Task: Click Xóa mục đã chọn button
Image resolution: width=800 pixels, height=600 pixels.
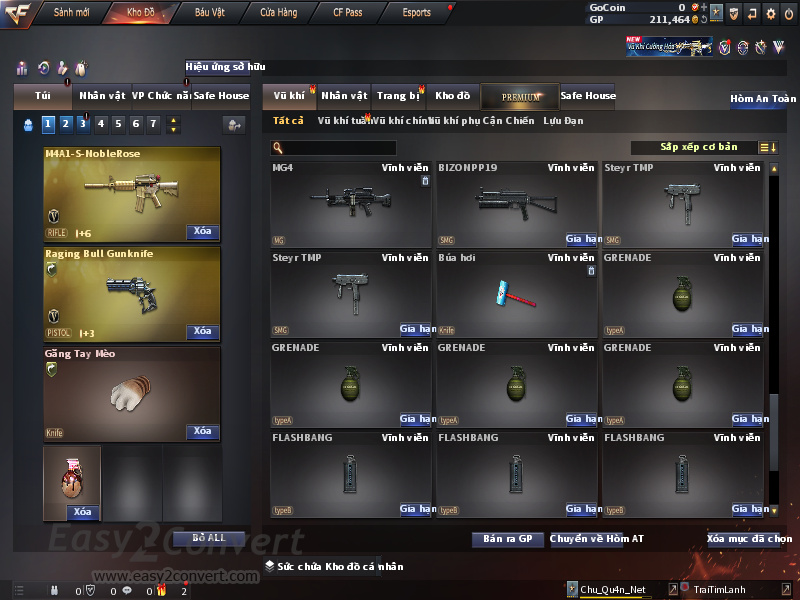Action: pyautogui.click(x=749, y=539)
